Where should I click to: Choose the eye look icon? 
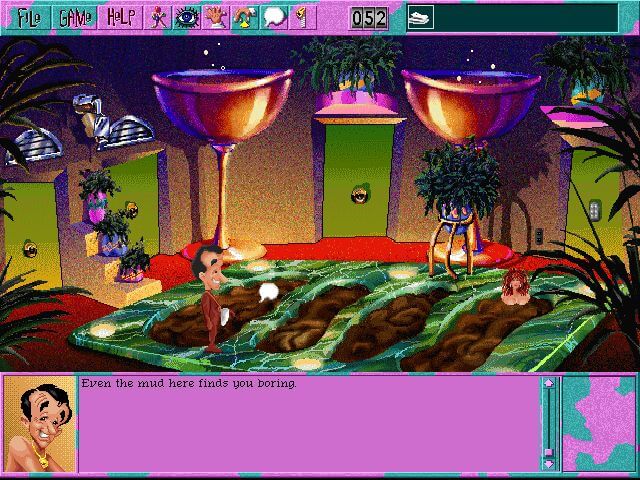(186, 17)
